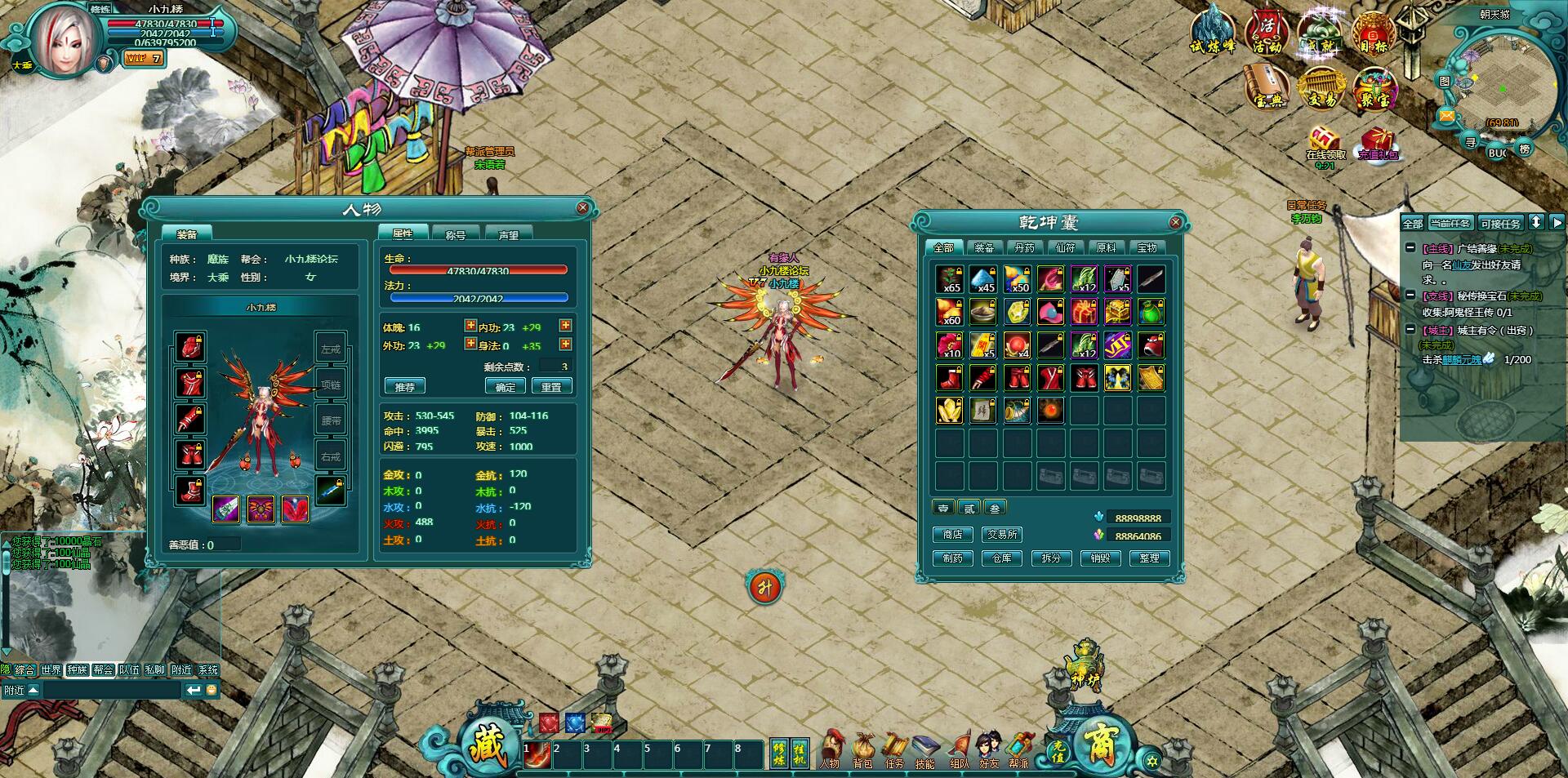This screenshot has width=1568, height=778.
Task: Sort the bag with 整理
Action: click(1149, 558)
